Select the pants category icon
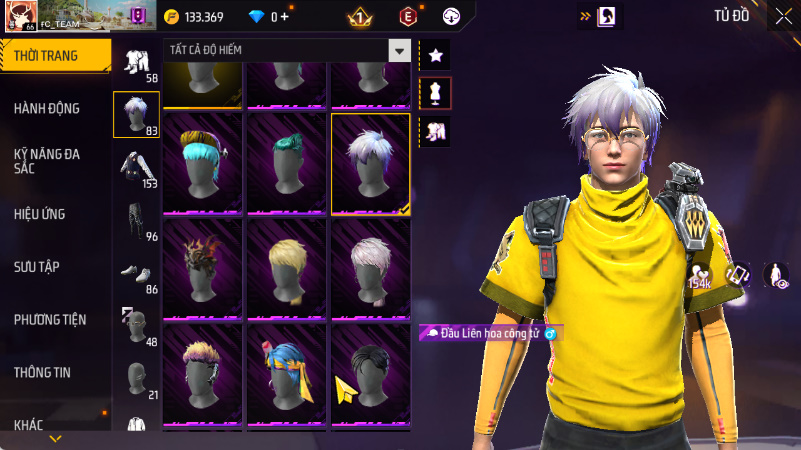The width and height of the screenshot is (801, 450). pyautogui.click(x=135, y=218)
